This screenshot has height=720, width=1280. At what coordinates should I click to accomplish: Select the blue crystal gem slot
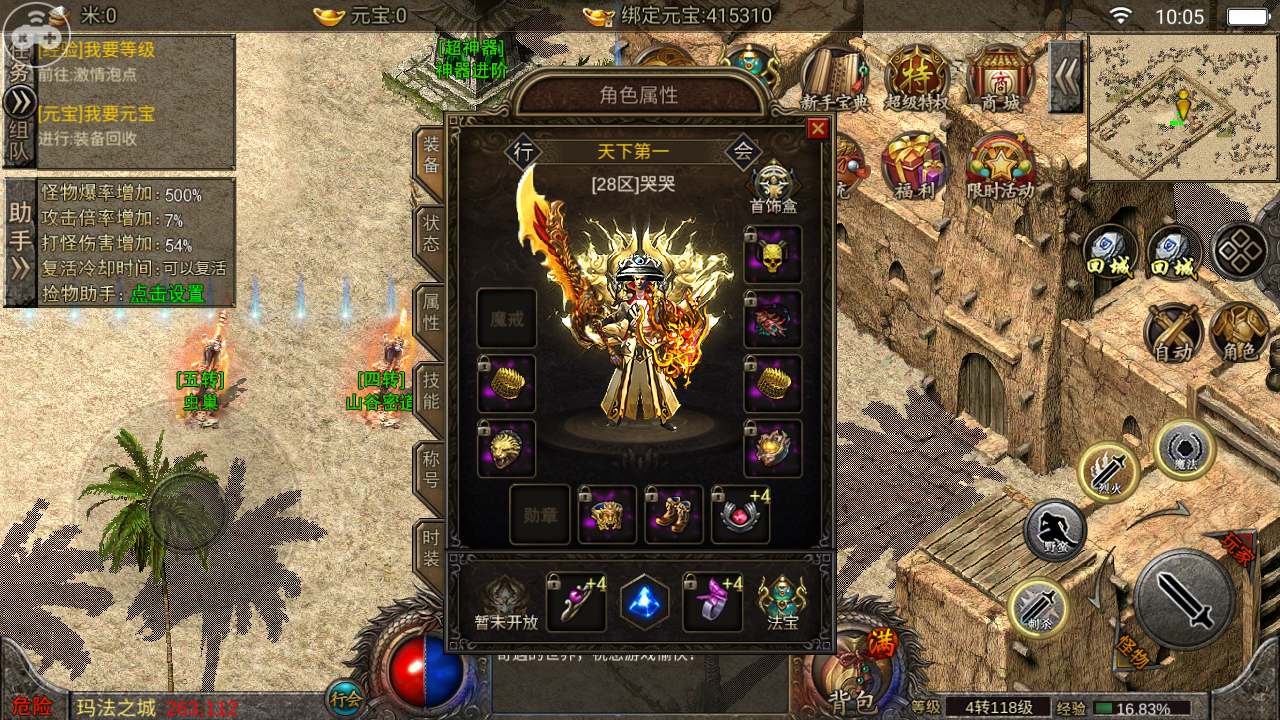pos(645,602)
